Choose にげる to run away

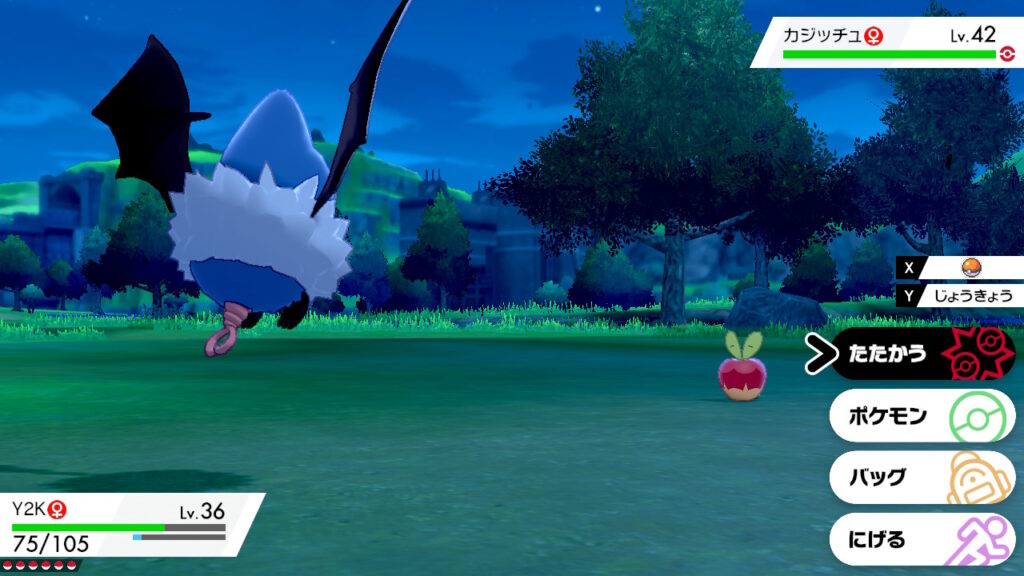(x=922, y=540)
